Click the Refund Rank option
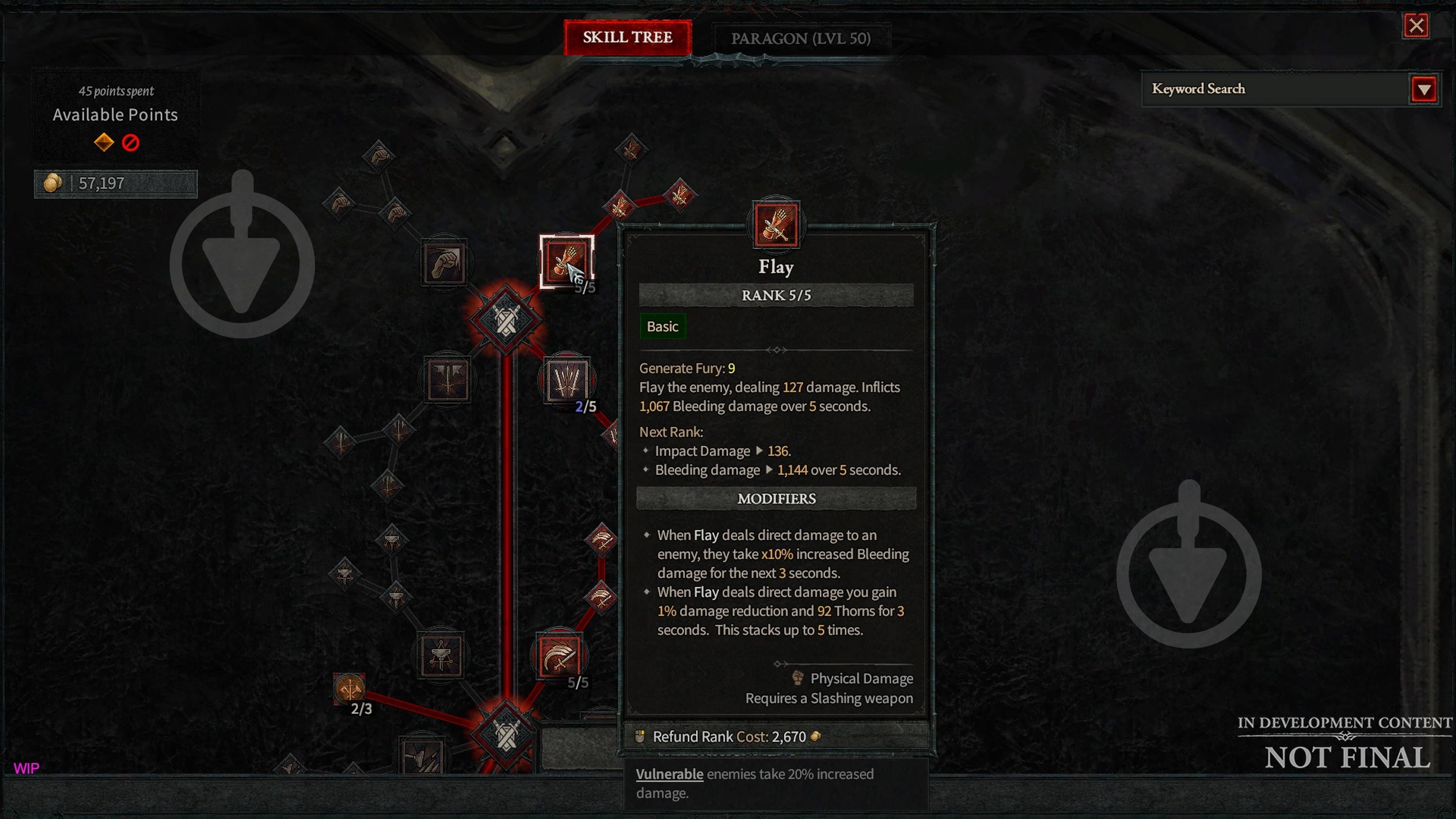The width and height of the screenshot is (1456, 819). coord(694,736)
